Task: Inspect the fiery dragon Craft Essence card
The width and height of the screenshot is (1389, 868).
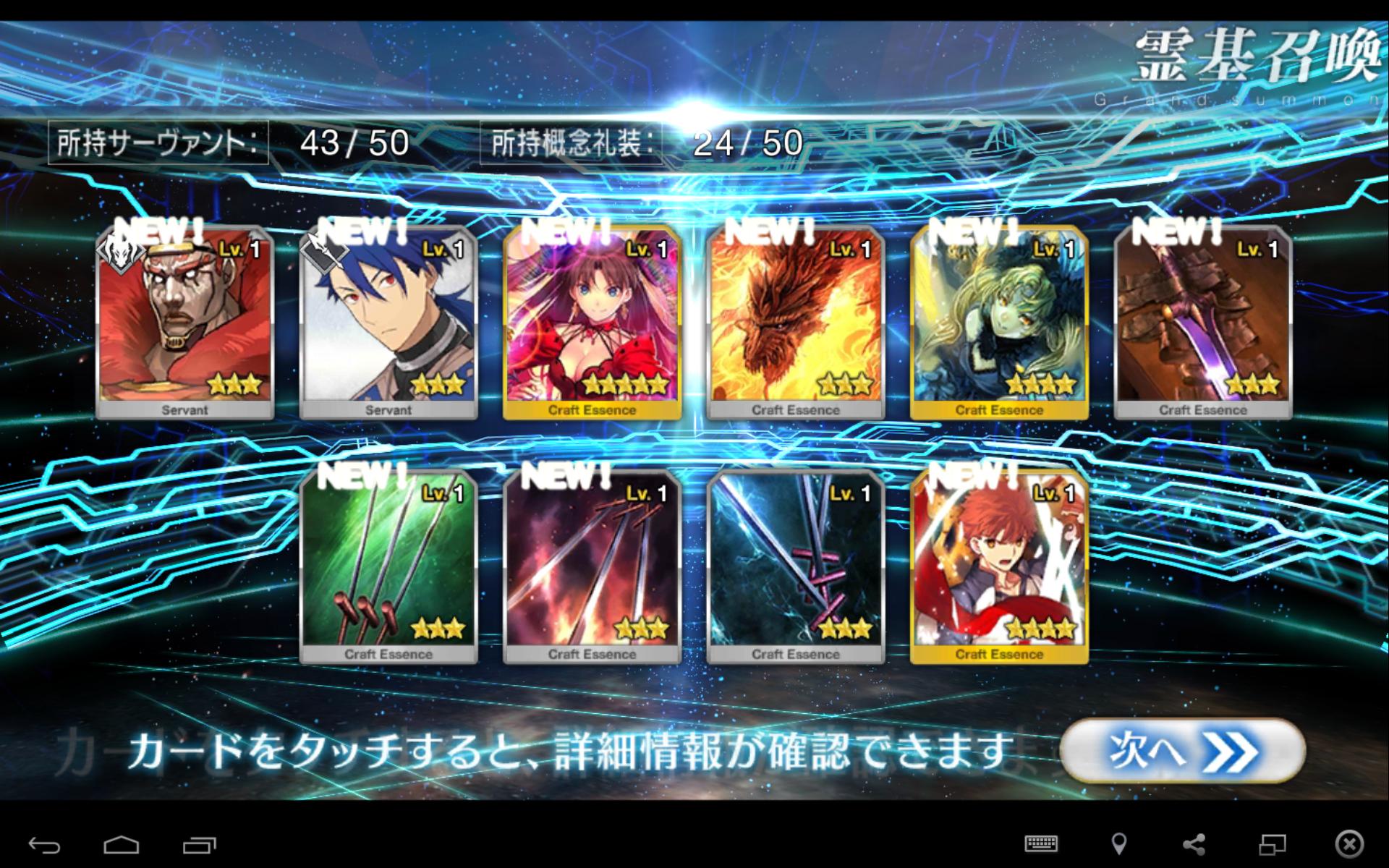Action: tap(796, 323)
